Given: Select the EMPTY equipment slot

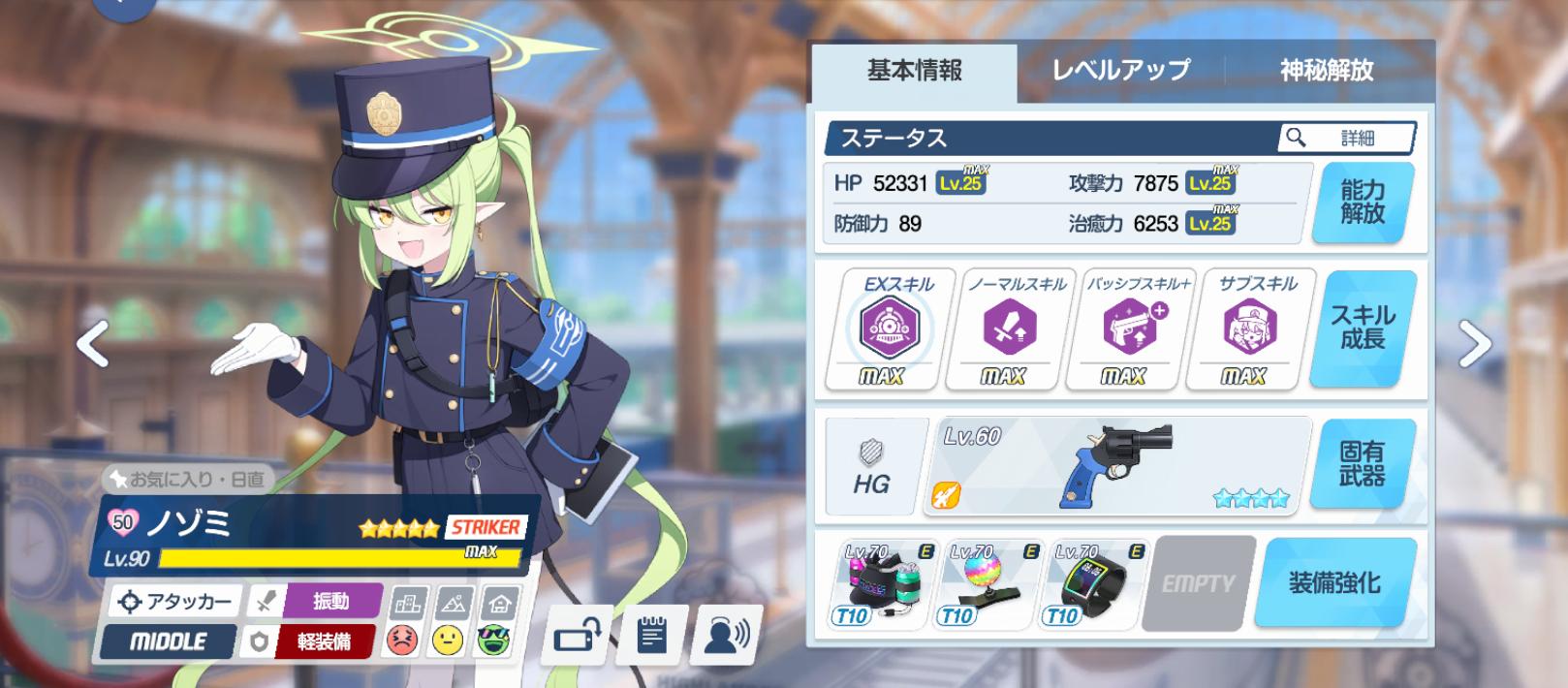Looking at the screenshot, I should 1198,583.
